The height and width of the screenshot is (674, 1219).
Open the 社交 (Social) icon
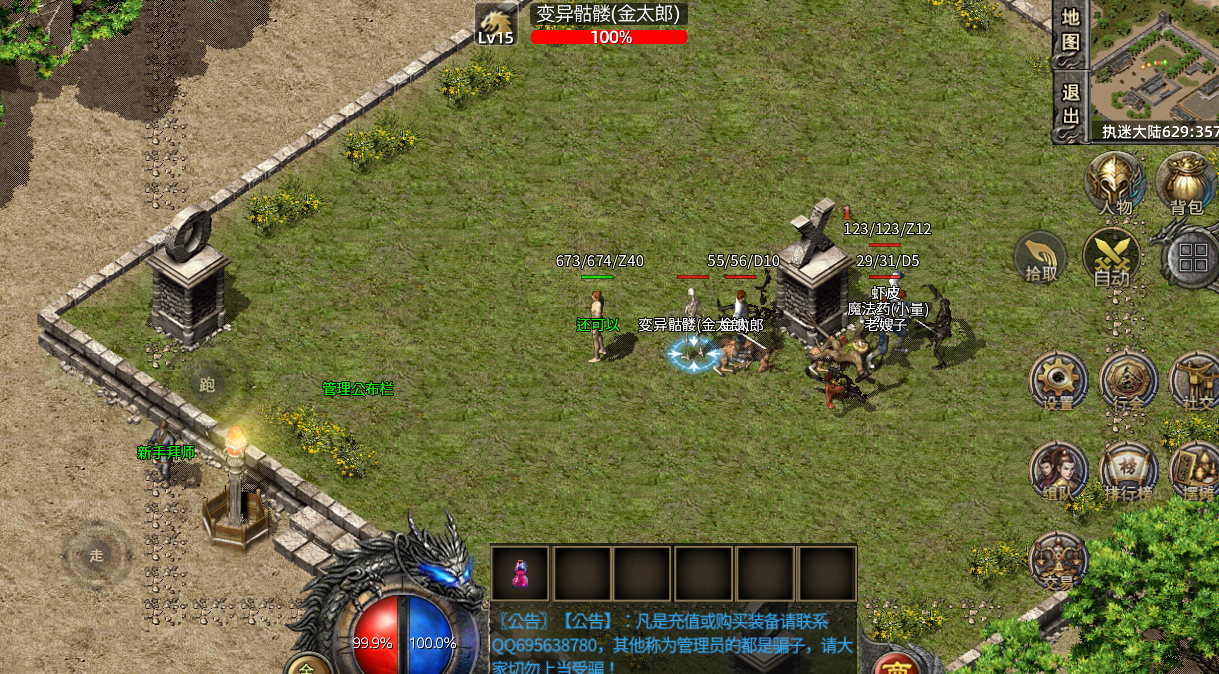1194,381
